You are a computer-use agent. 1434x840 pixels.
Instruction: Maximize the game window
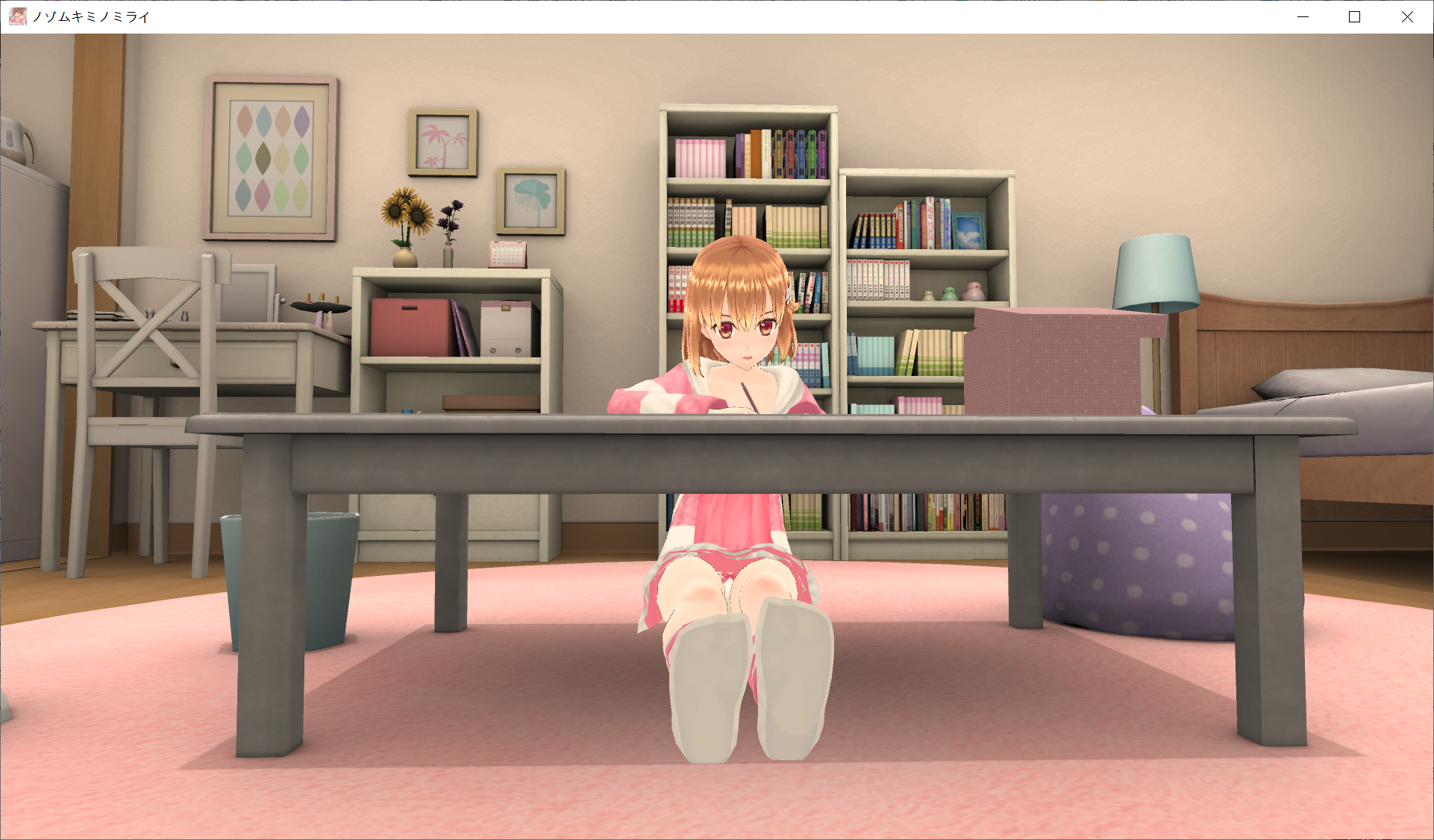pyautogui.click(x=1354, y=16)
